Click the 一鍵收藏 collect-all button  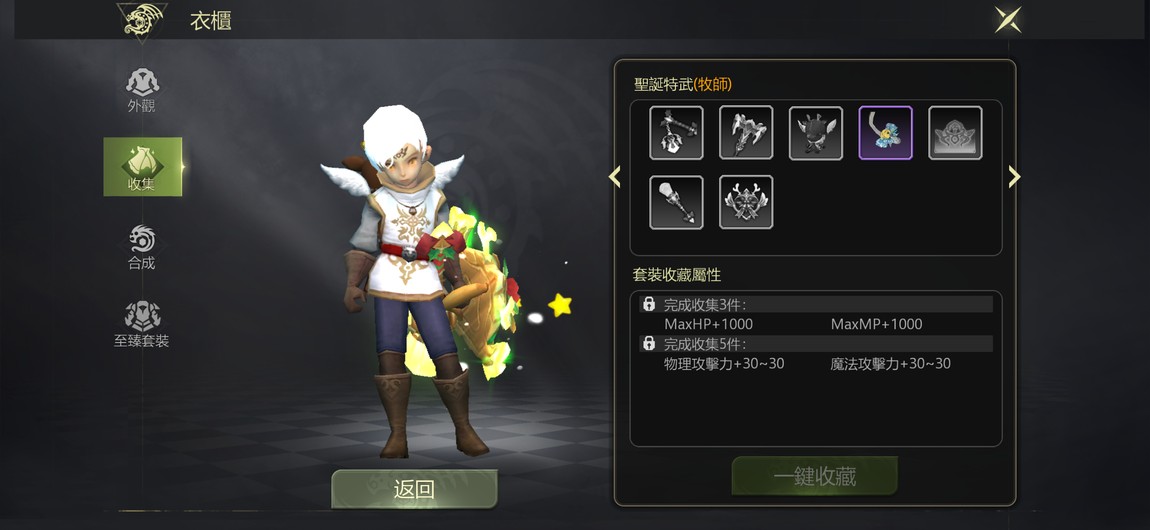click(814, 477)
